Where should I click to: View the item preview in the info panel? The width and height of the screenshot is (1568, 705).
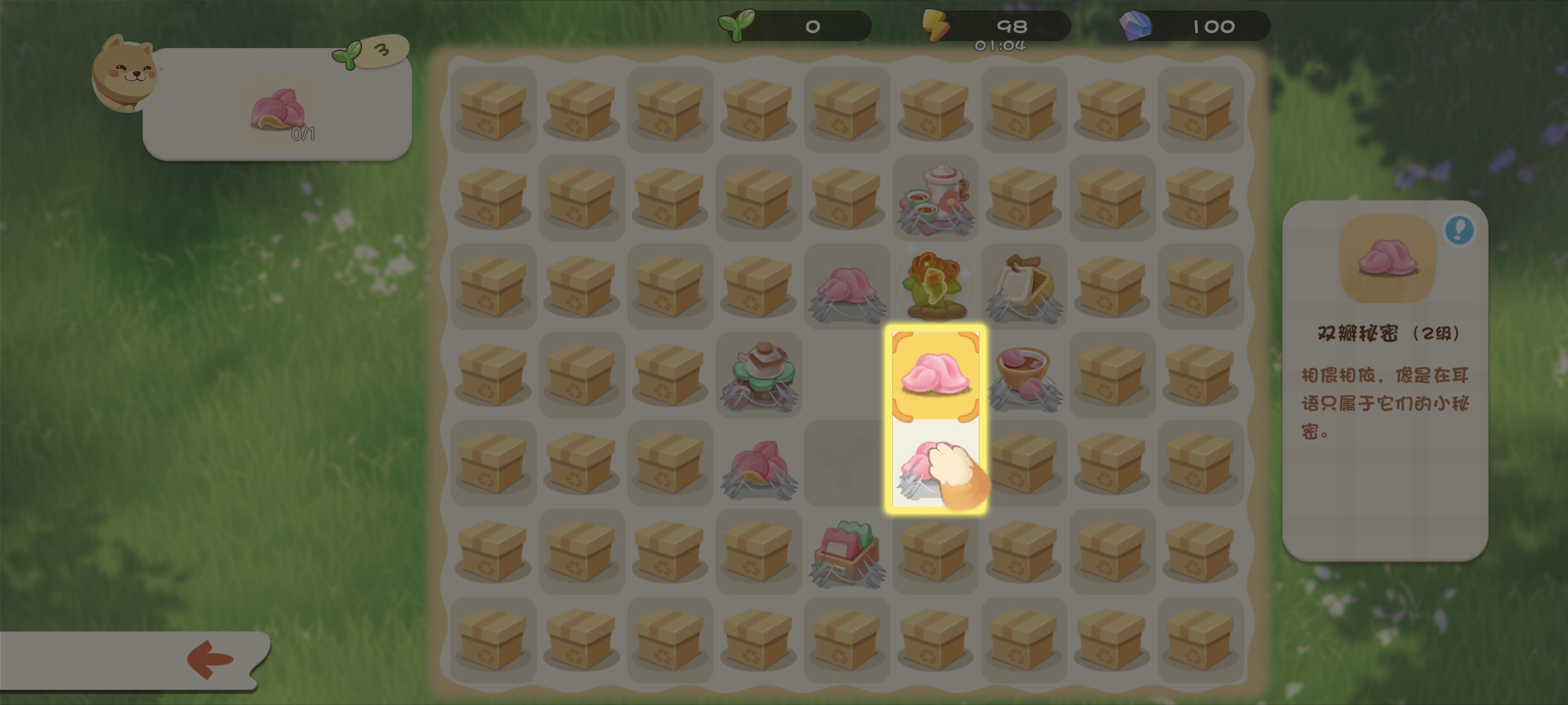(x=1387, y=258)
